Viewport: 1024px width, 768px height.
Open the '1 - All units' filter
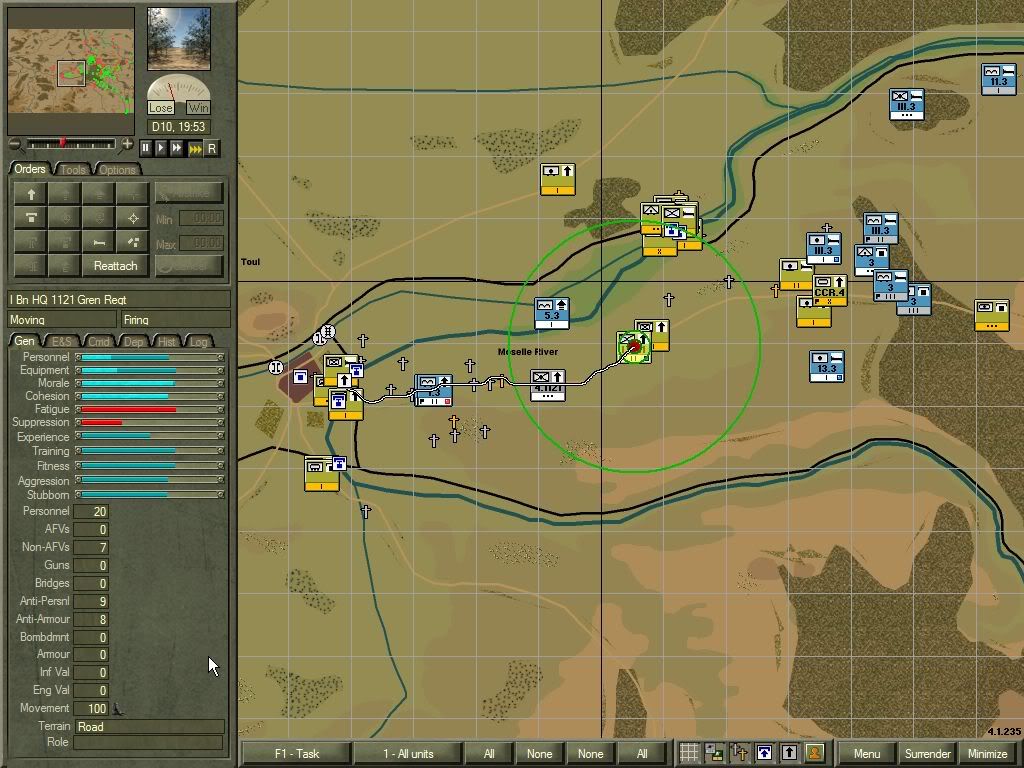(x=407, y=754)
